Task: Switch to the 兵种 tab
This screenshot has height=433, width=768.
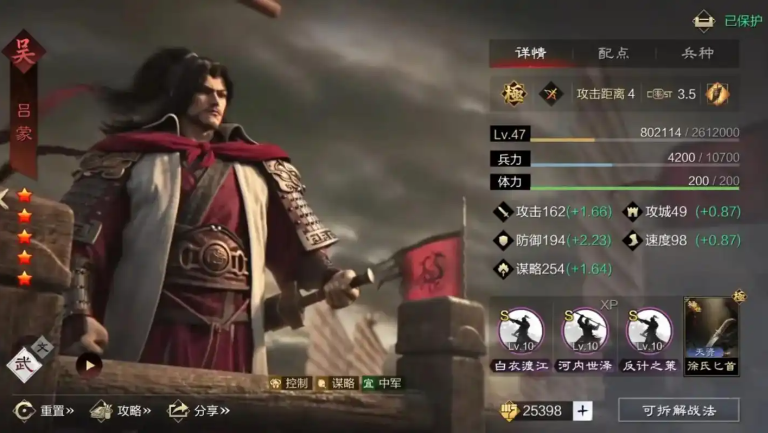Action: pyautogui.click(x=697, y=53)
